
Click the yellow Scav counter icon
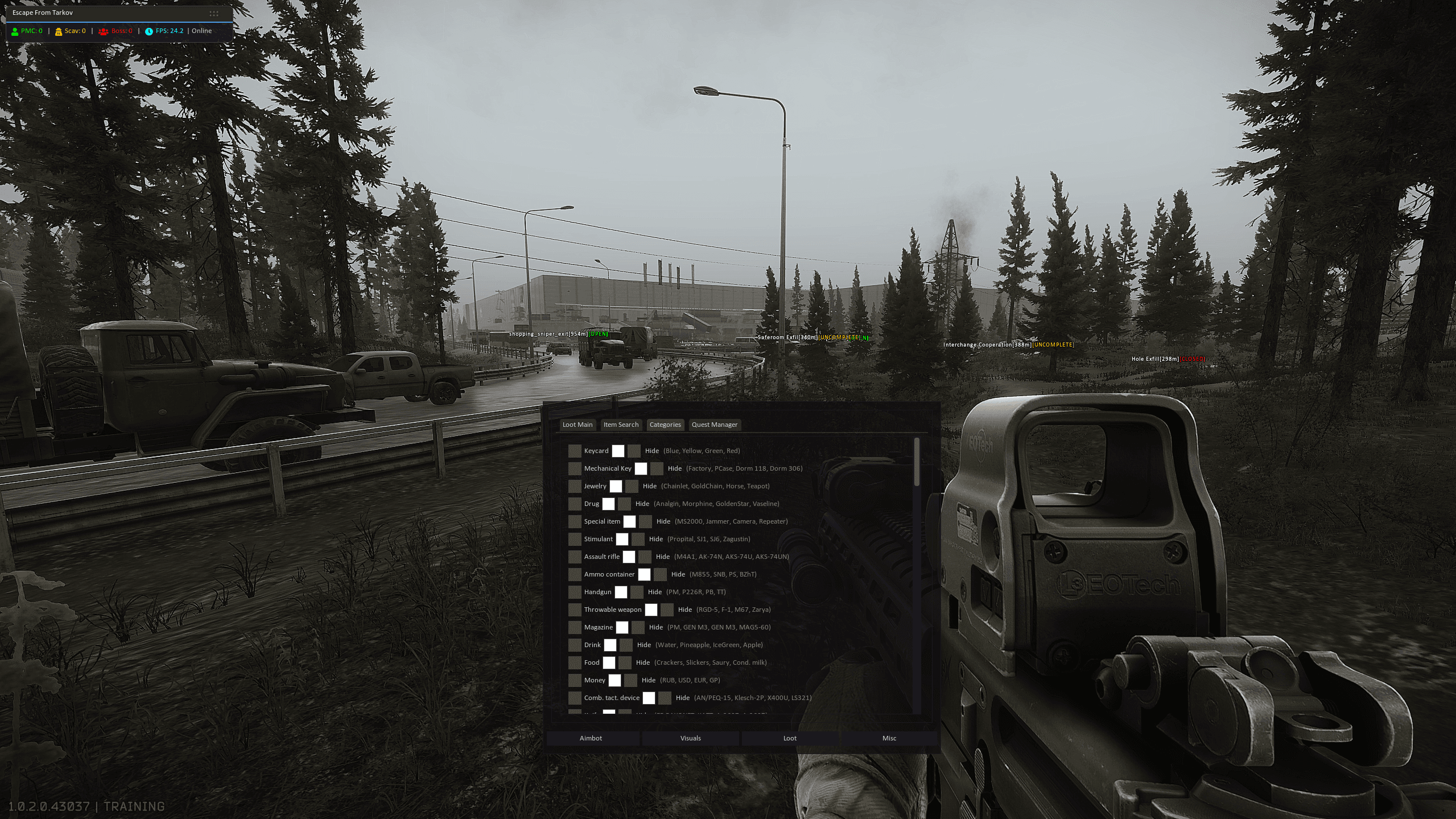pyautogui.click(x=59, y=31)
